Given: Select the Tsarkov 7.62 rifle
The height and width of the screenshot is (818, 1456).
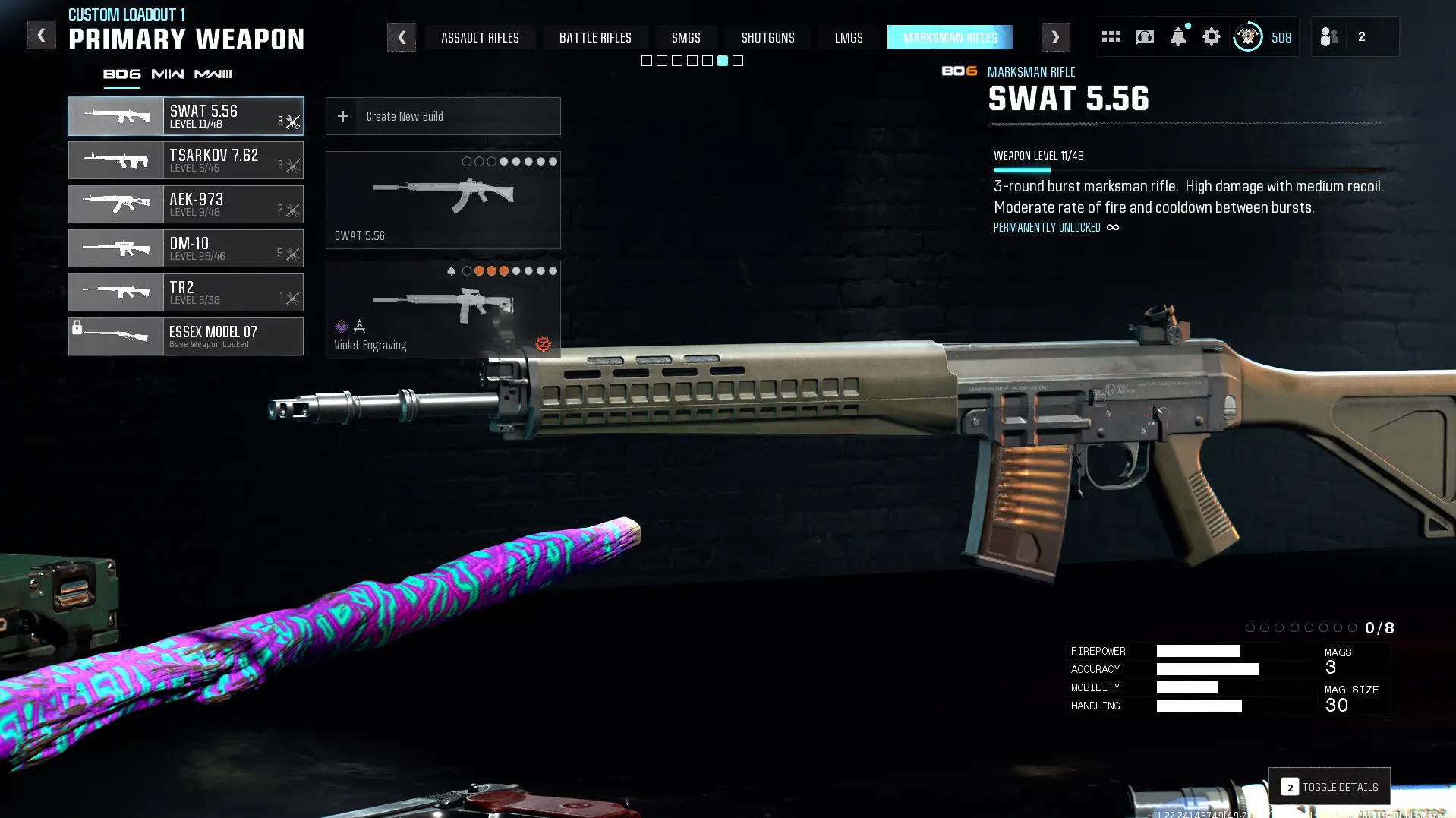Looking at the screenshot, I should click(186, 160).
